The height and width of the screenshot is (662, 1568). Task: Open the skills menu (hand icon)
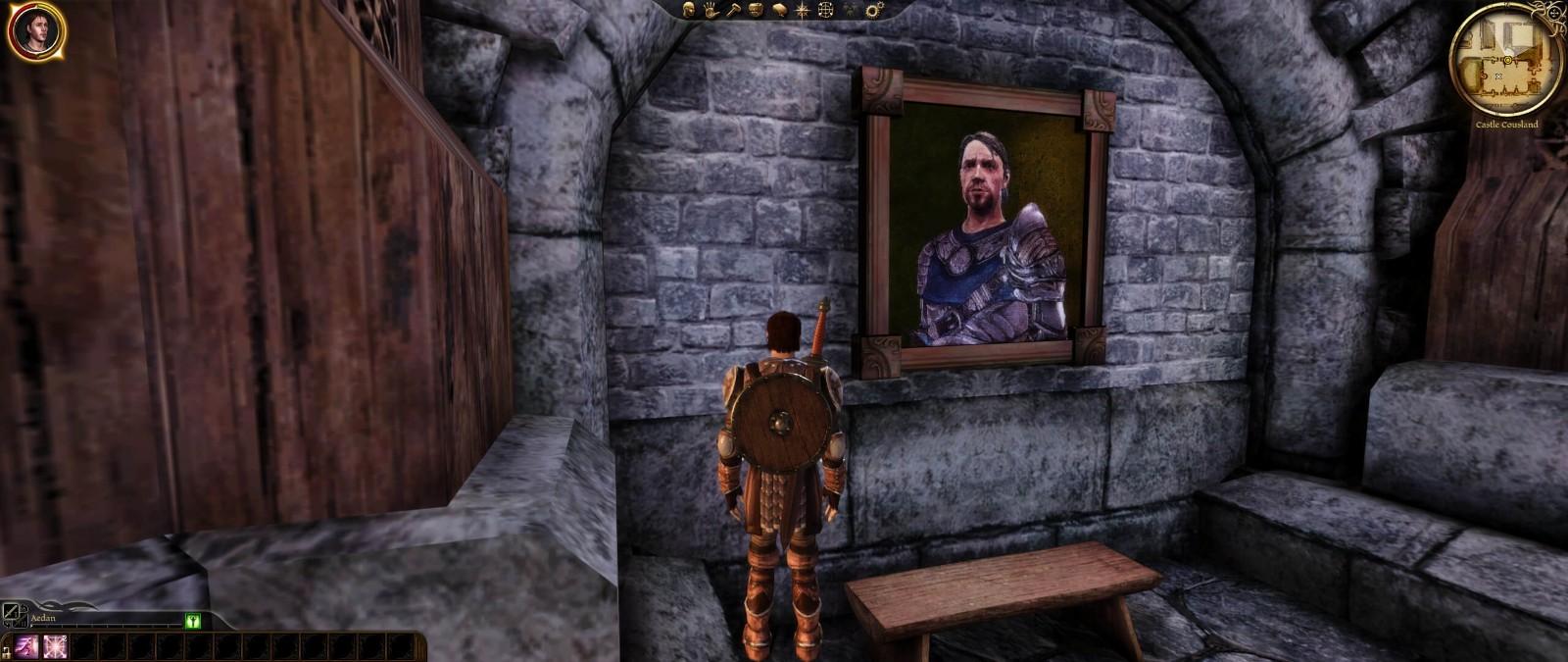(710, 10)
